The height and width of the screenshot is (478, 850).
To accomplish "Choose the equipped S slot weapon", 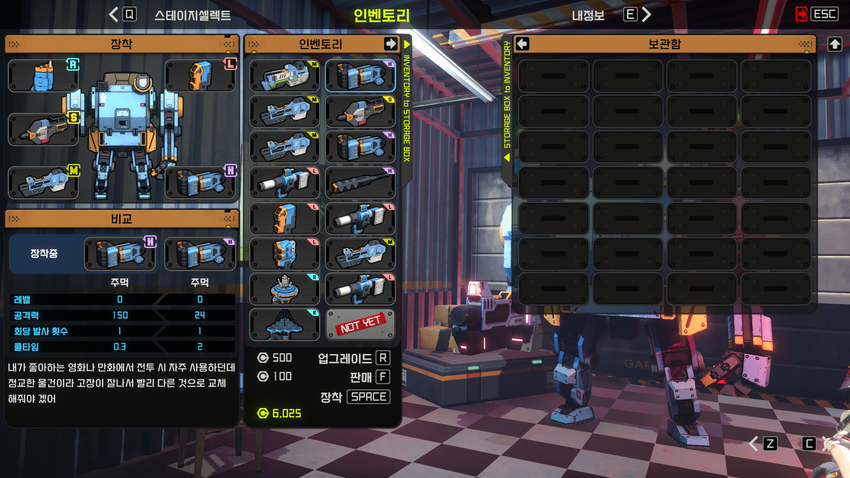I will coord(43,130).
